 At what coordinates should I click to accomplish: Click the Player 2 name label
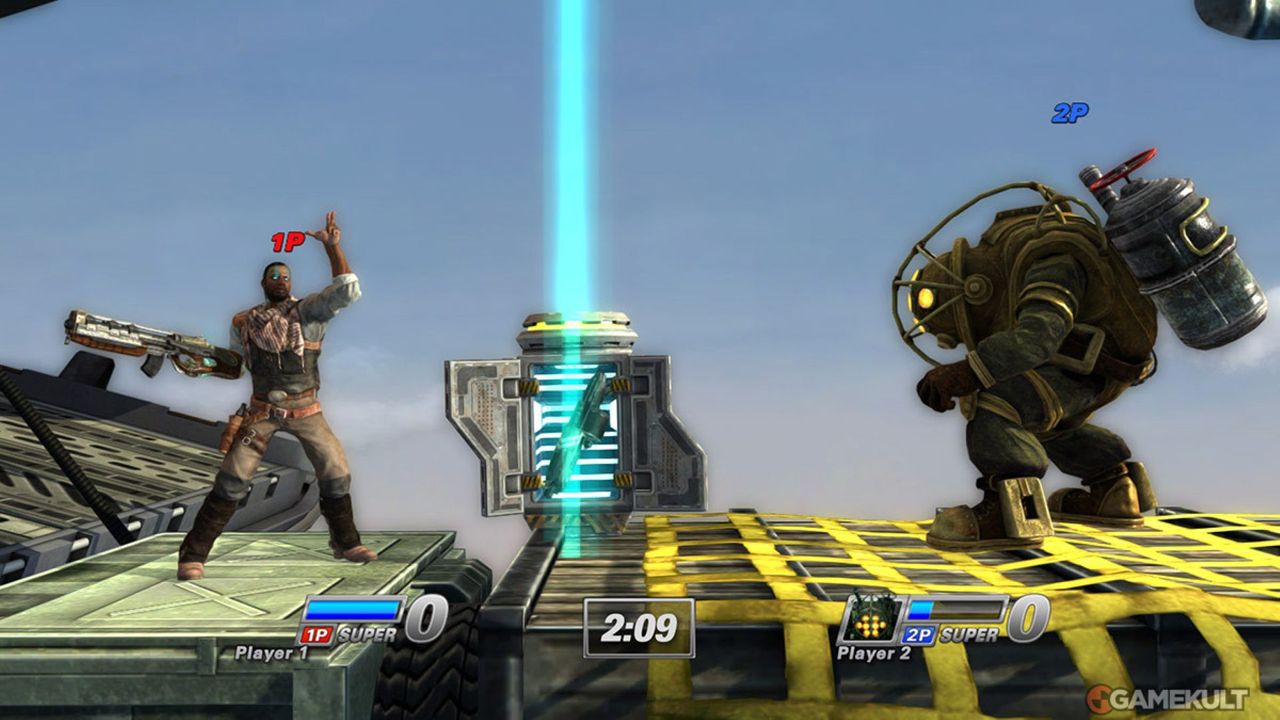click(x=875, y=652)
